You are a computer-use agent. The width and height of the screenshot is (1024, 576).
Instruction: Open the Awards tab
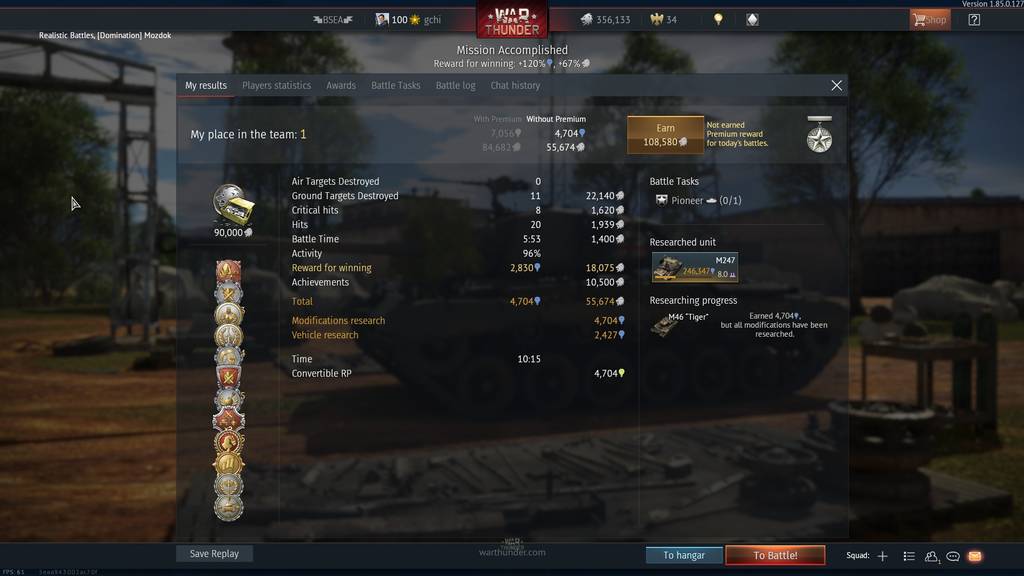pos(341,86)
